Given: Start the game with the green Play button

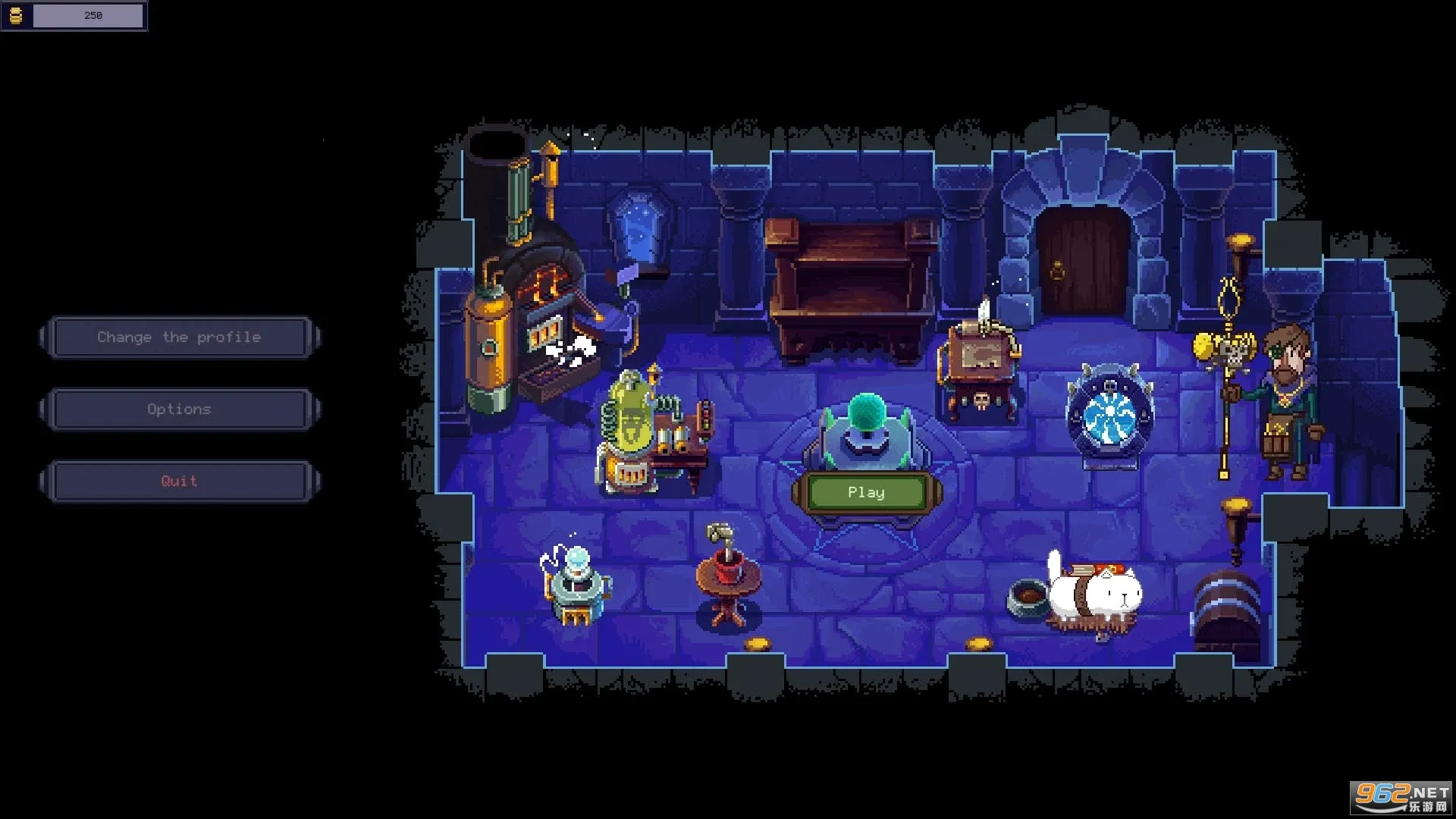Looking at the screenshot, I should point(866,493).
